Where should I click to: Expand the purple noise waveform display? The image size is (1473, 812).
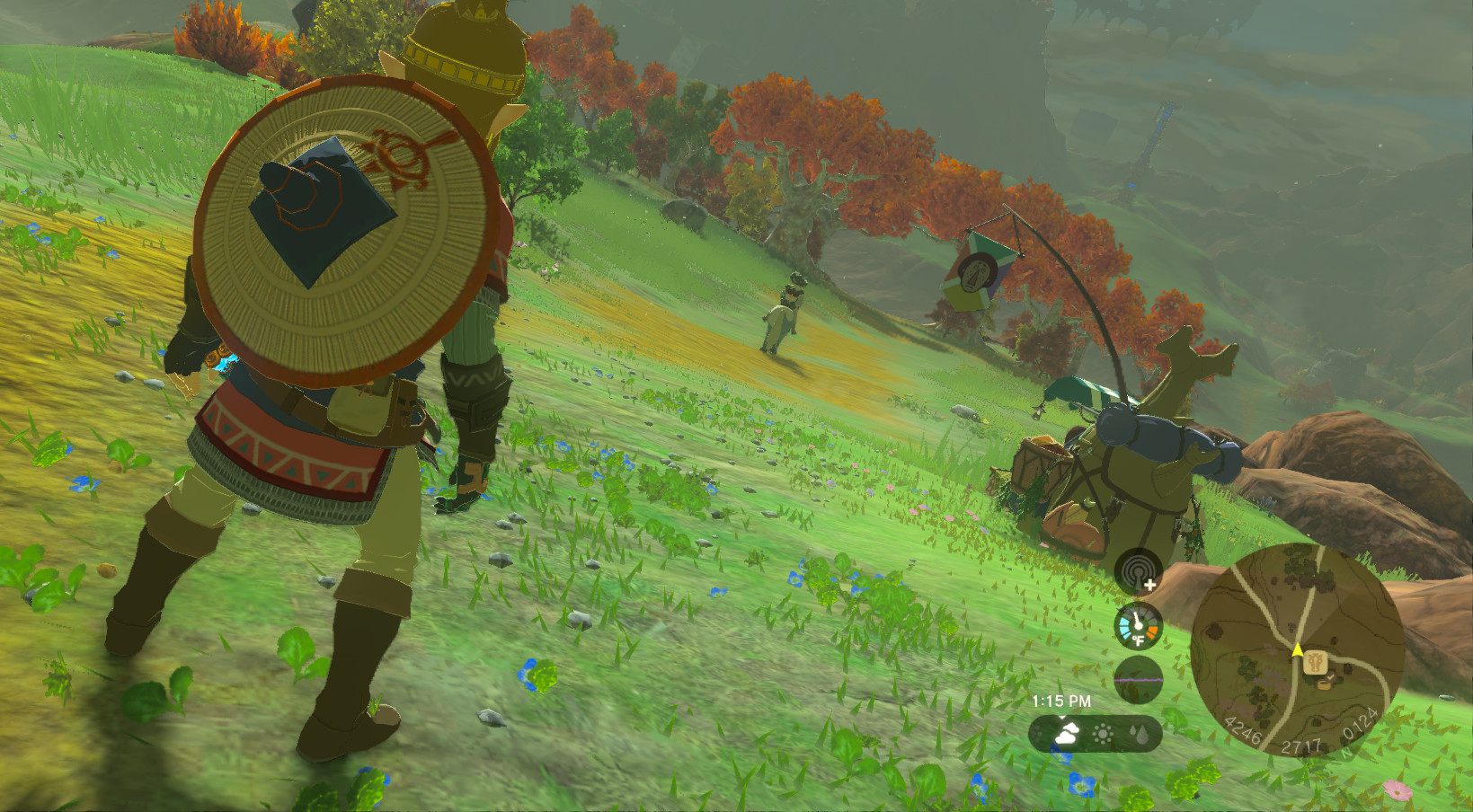(1139, 680)
